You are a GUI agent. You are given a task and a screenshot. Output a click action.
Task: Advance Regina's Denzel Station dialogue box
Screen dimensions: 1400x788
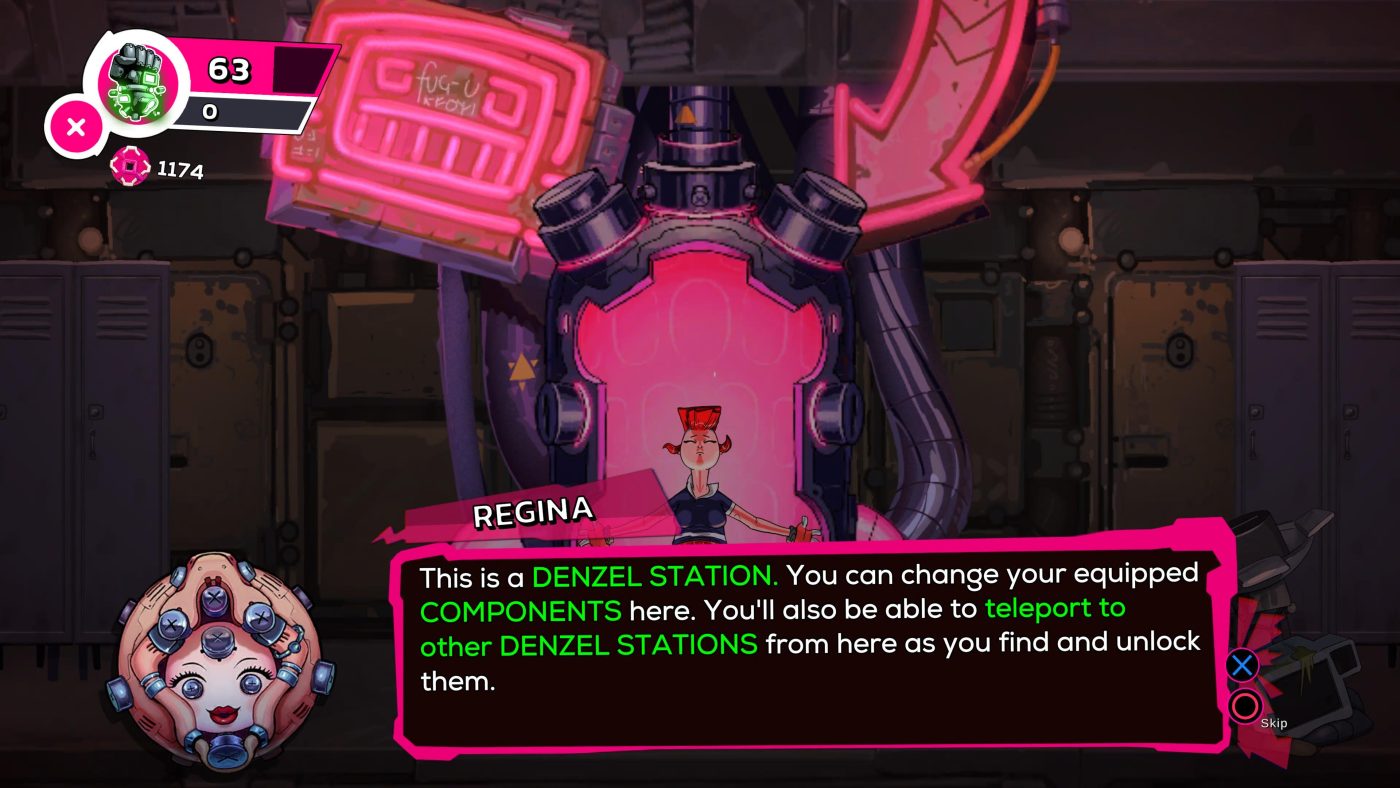tap(1242, 665)
